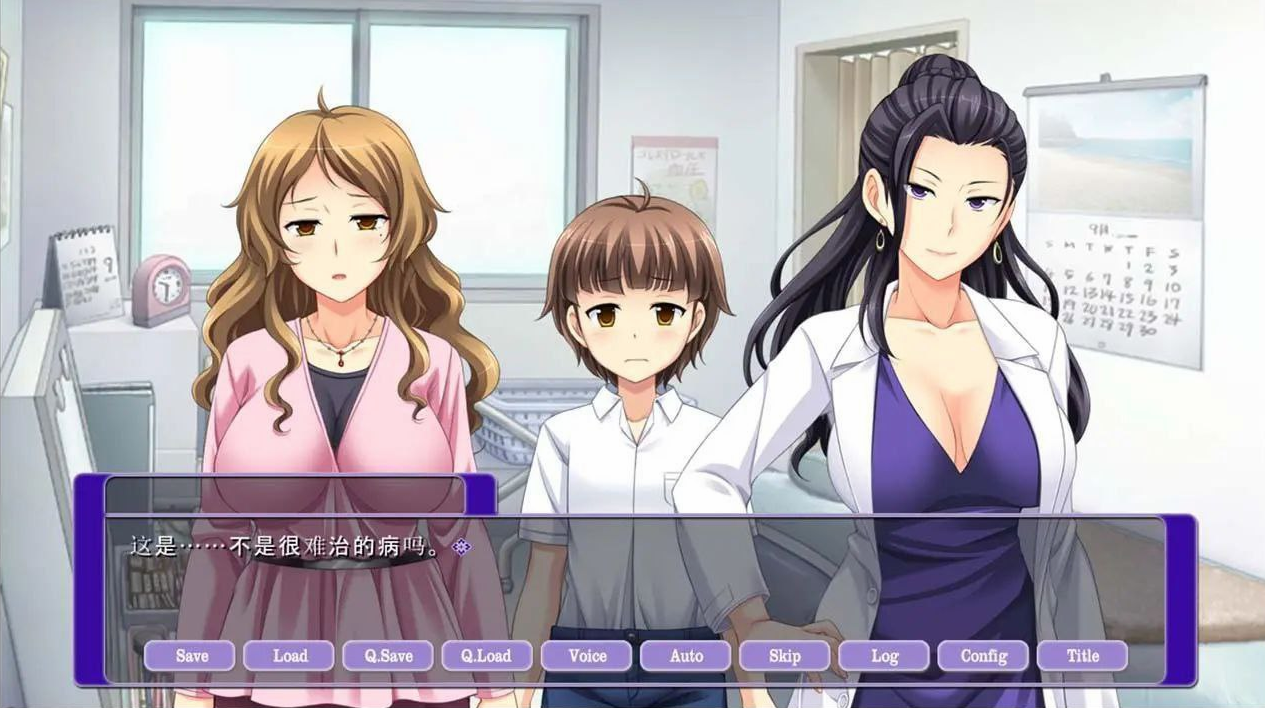Replay the line with Voice button
The height and width of the screenshot is (708, 1265).
(587, 656)
